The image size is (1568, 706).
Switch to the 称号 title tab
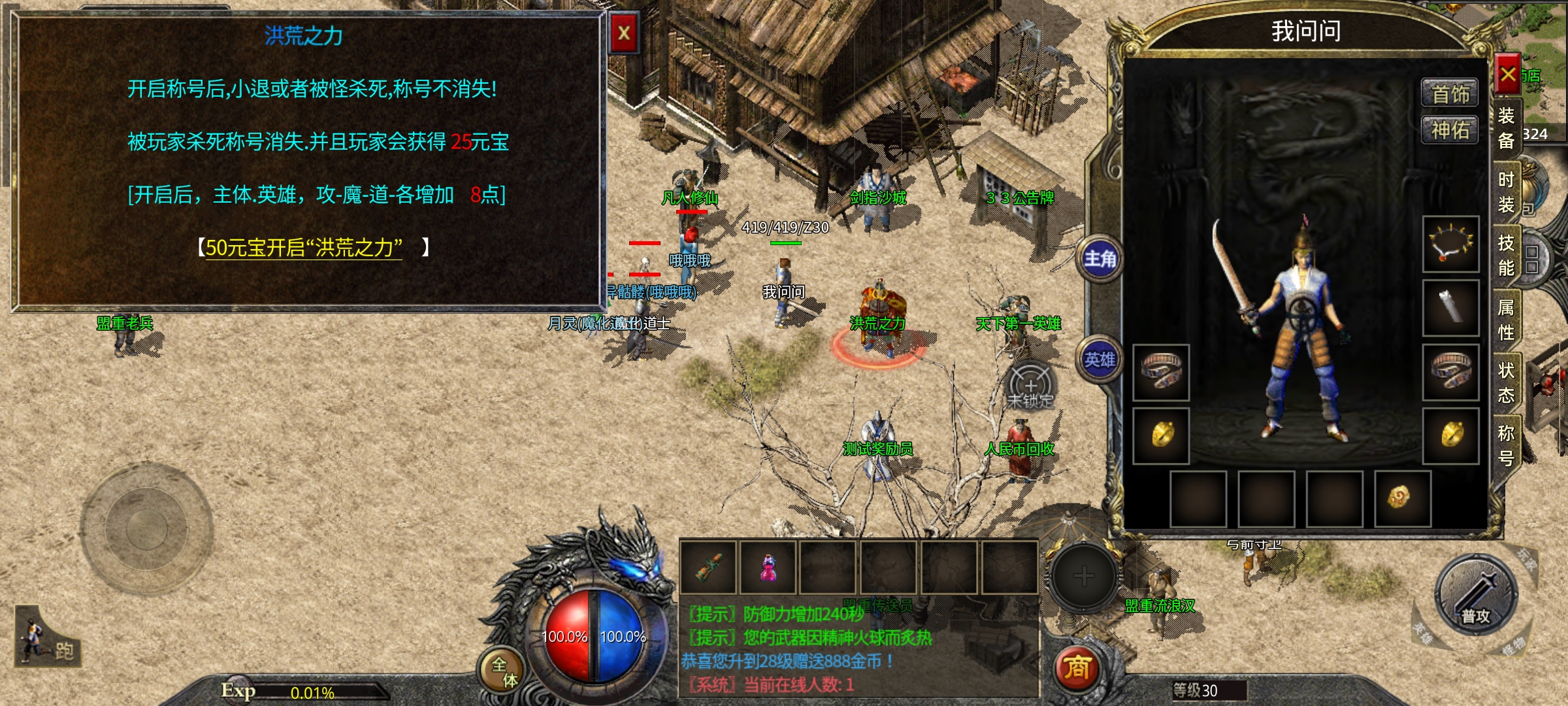pyautogui.click(x=1506, y=446)
